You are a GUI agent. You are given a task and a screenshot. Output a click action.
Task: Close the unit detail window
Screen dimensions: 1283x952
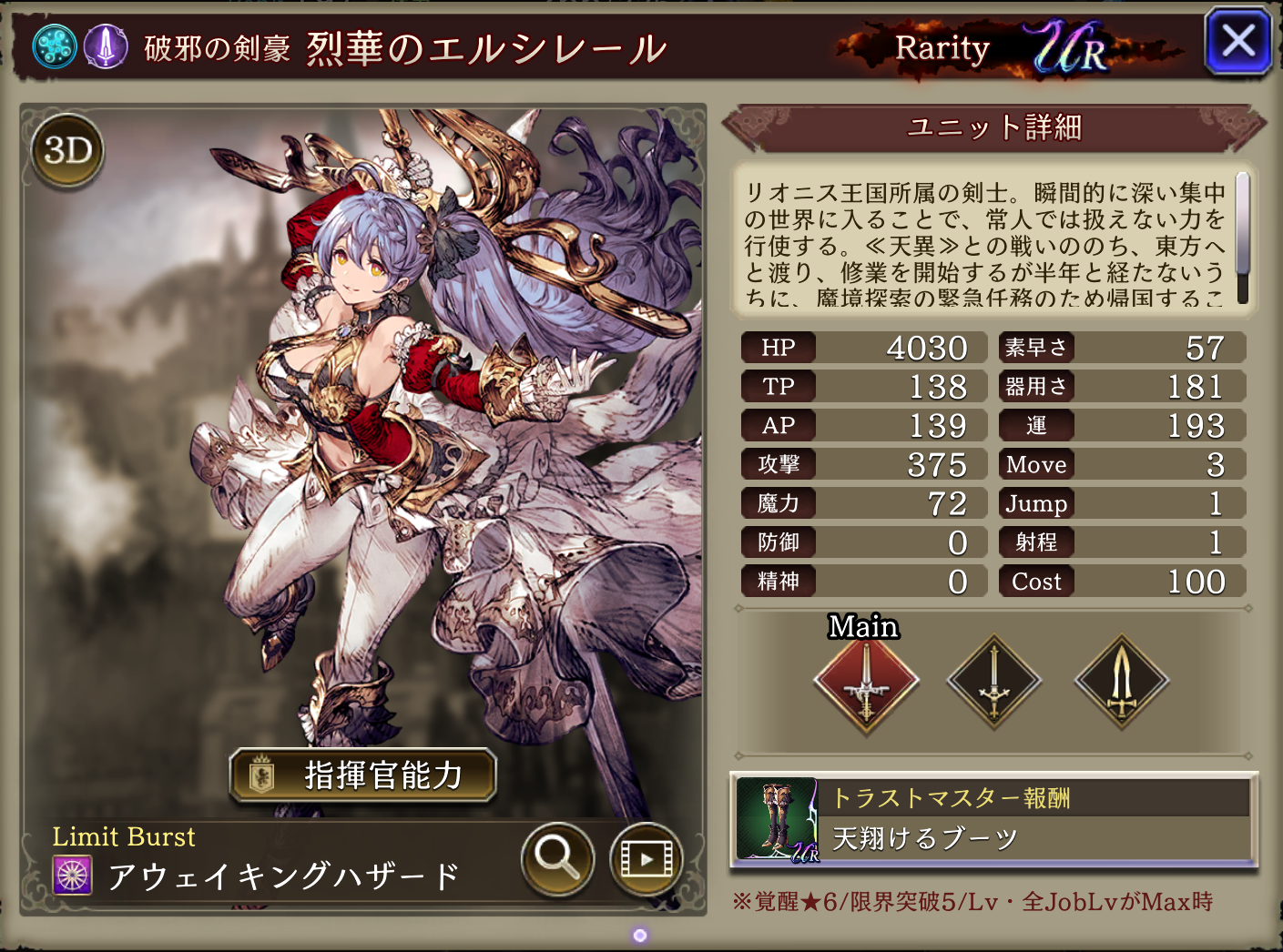click(x=1237, y=42)
